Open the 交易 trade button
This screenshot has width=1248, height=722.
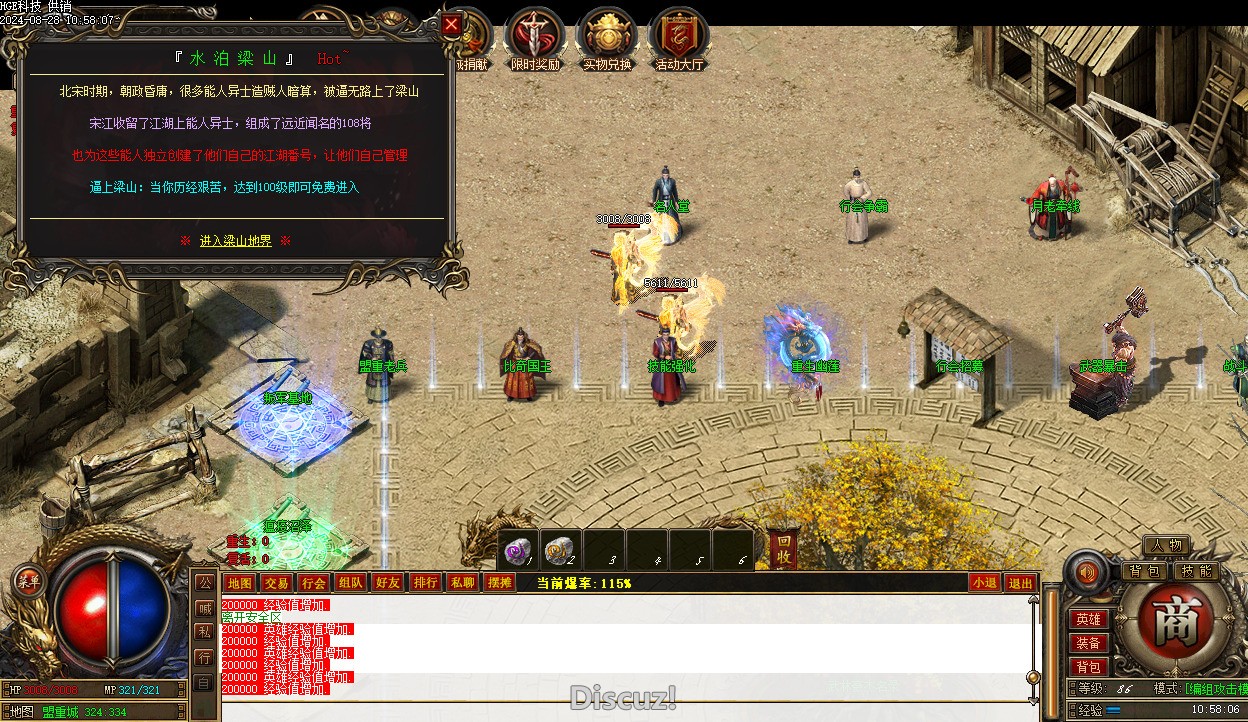pos(276,583)
